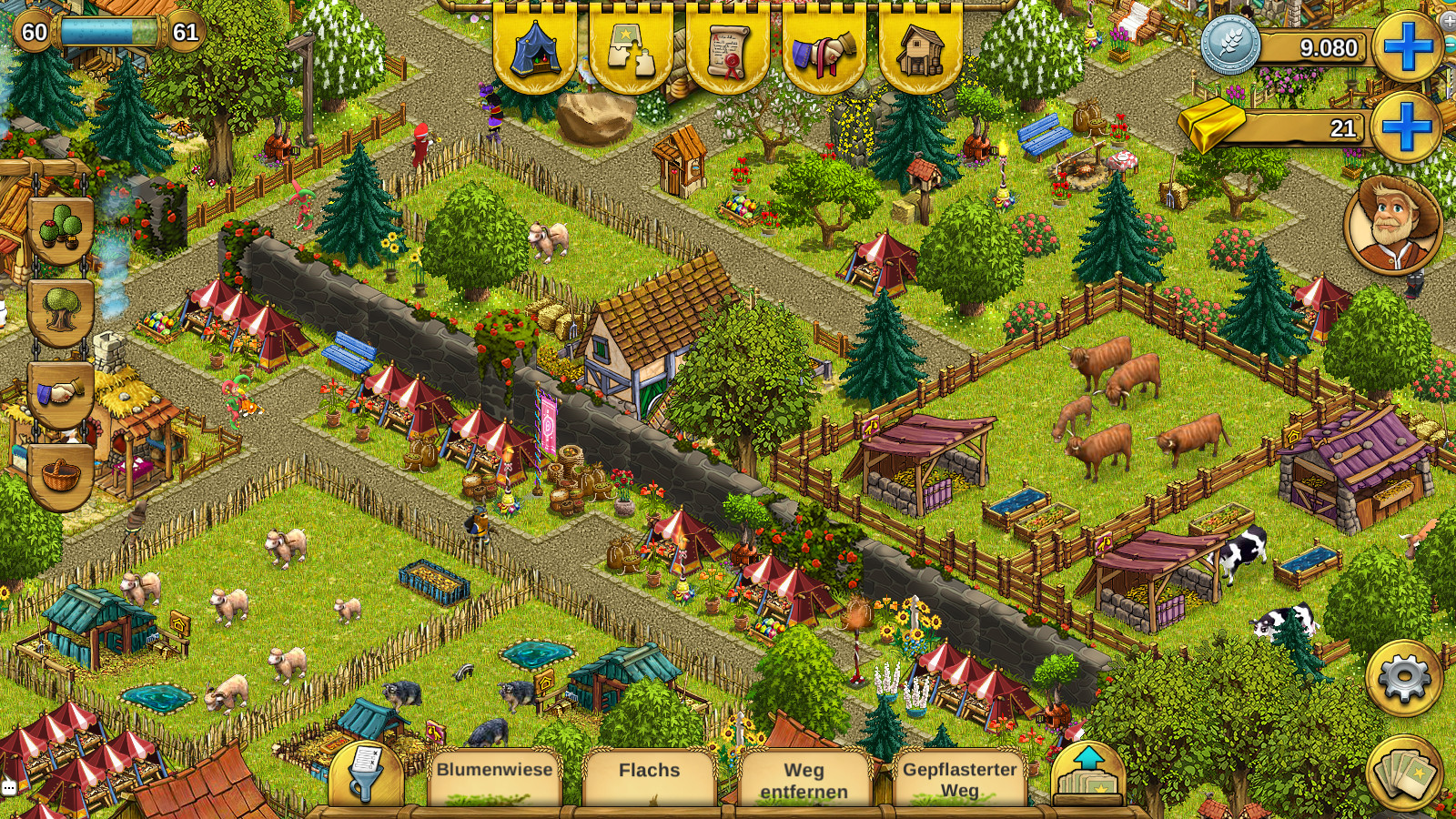Open settings with the gear button
Viewport: 1456px width, 819px height.
[1403, 678]
